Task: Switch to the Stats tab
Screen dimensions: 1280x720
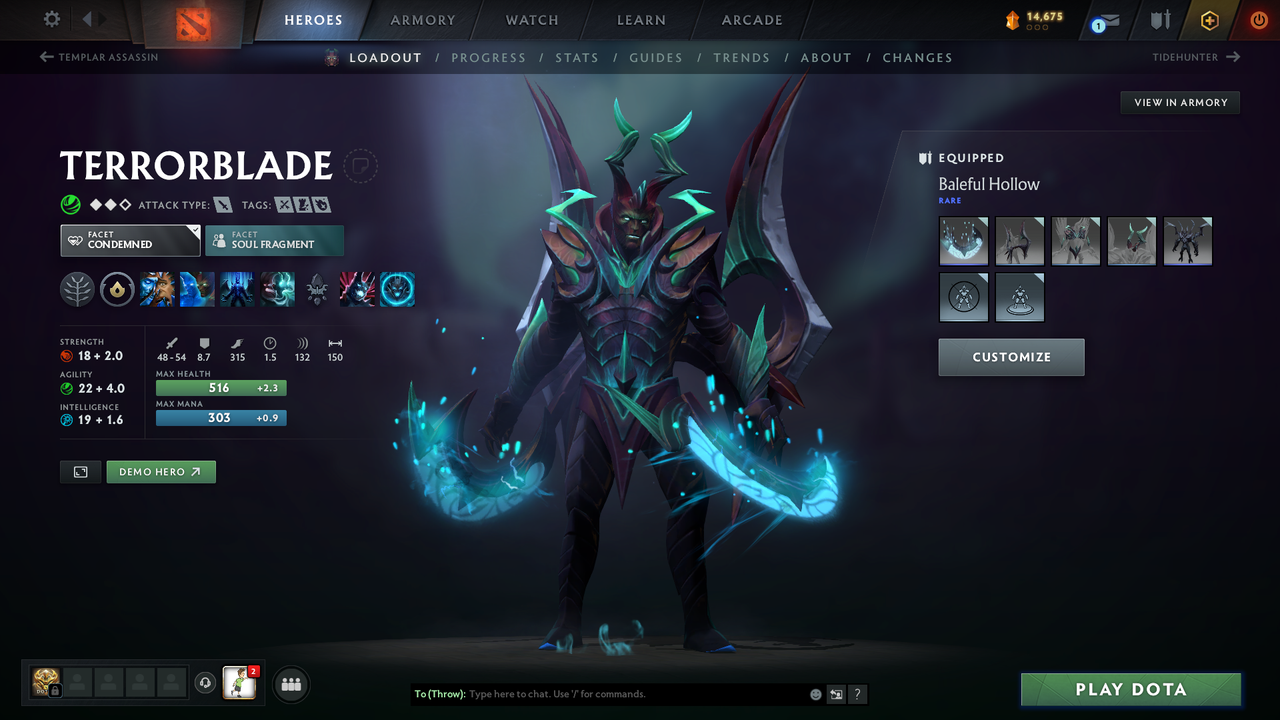Action: tap(577, 57)
